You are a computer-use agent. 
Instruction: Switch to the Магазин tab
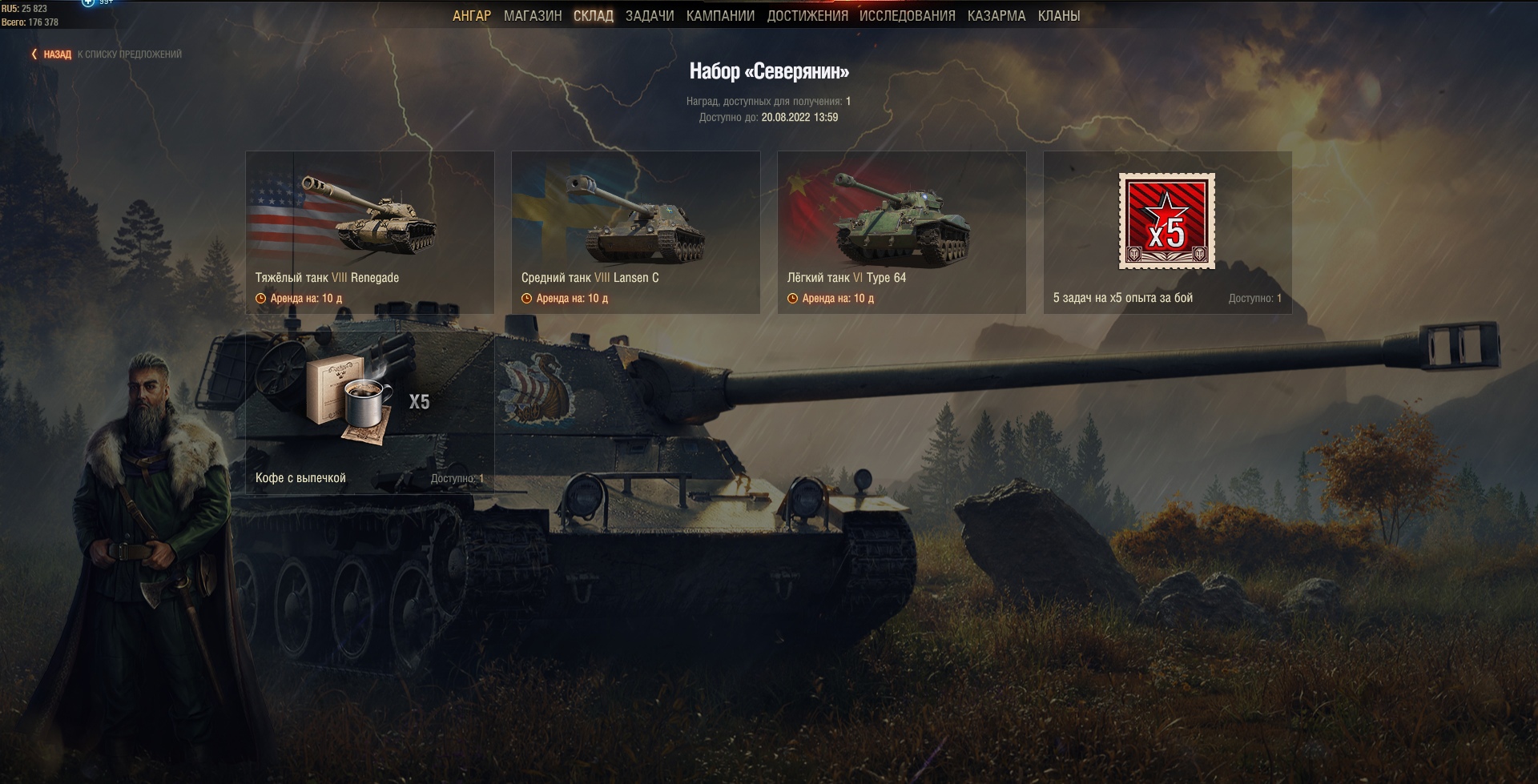[x=533, y=16]
